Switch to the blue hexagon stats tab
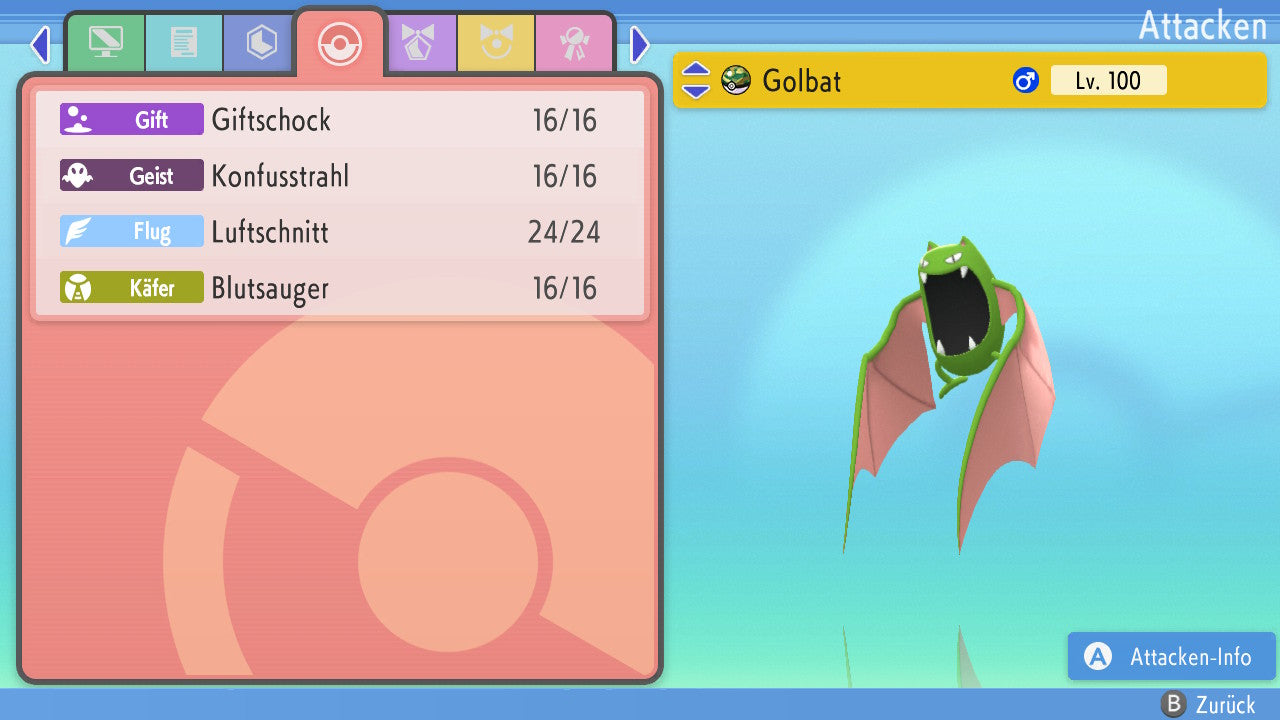Screen dimensions: 1280x720 (261, 43)
